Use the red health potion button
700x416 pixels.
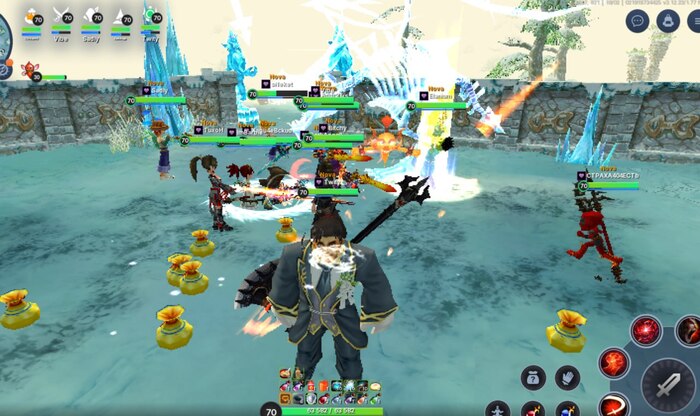click(x=533, y=409)
